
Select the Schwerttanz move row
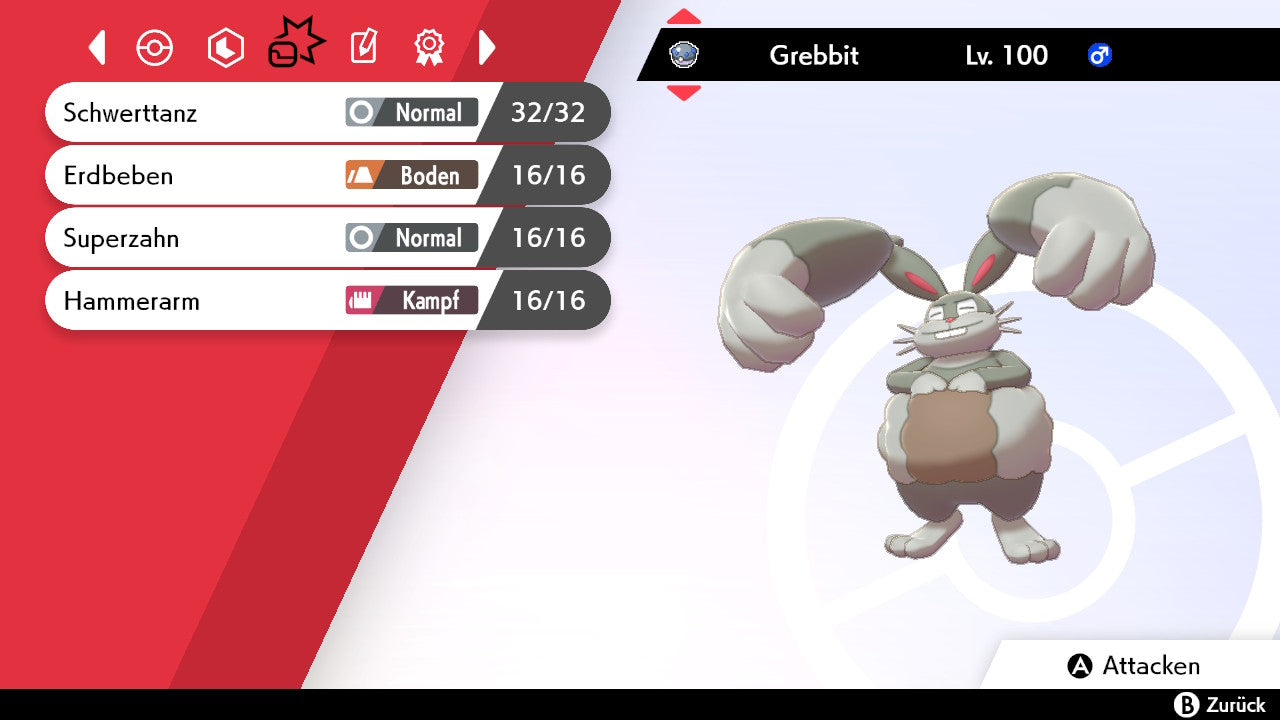pyautogui.click(x=326, y=112)
